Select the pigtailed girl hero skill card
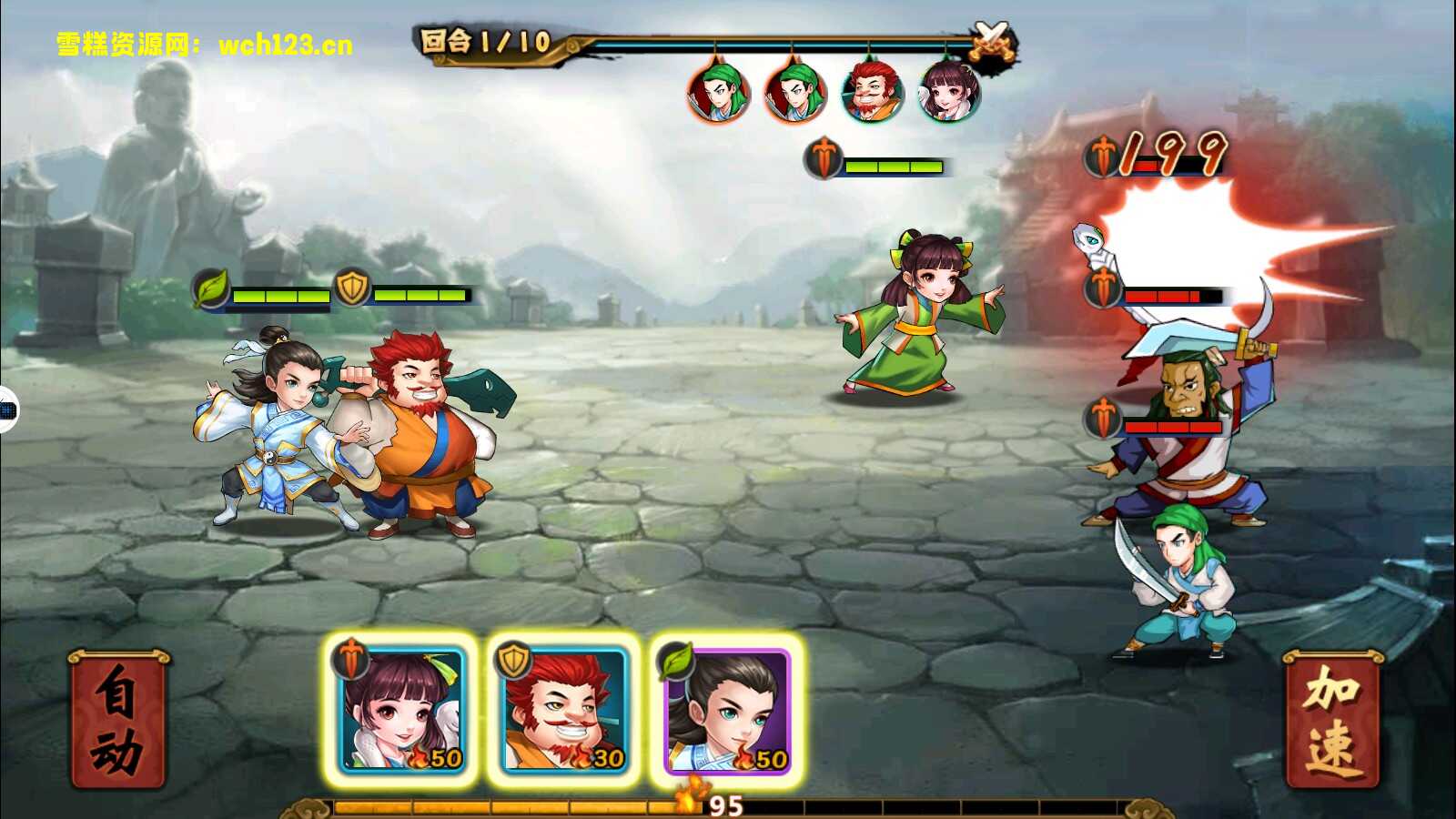 pos(401,710)
